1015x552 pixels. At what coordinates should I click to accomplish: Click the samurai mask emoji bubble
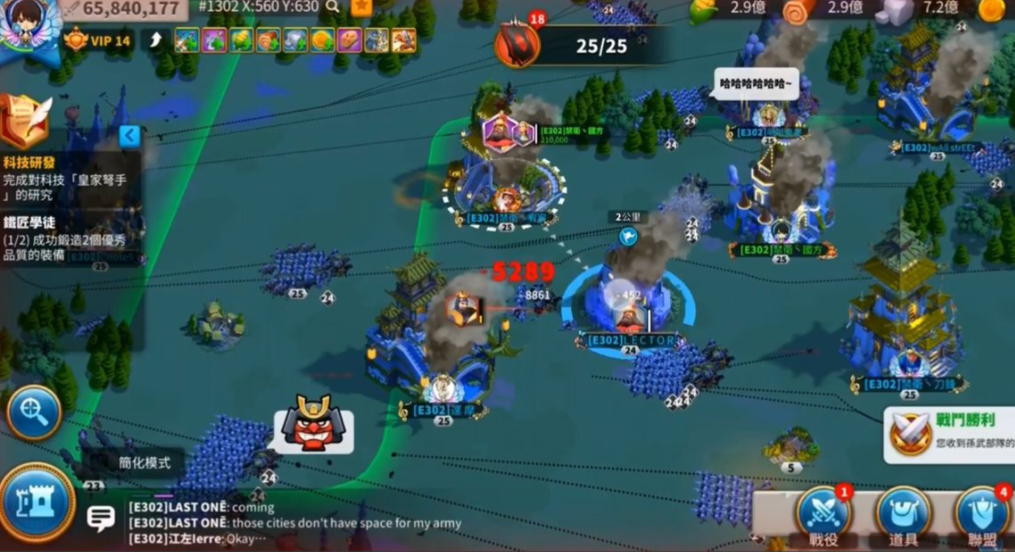coord(312,424)
